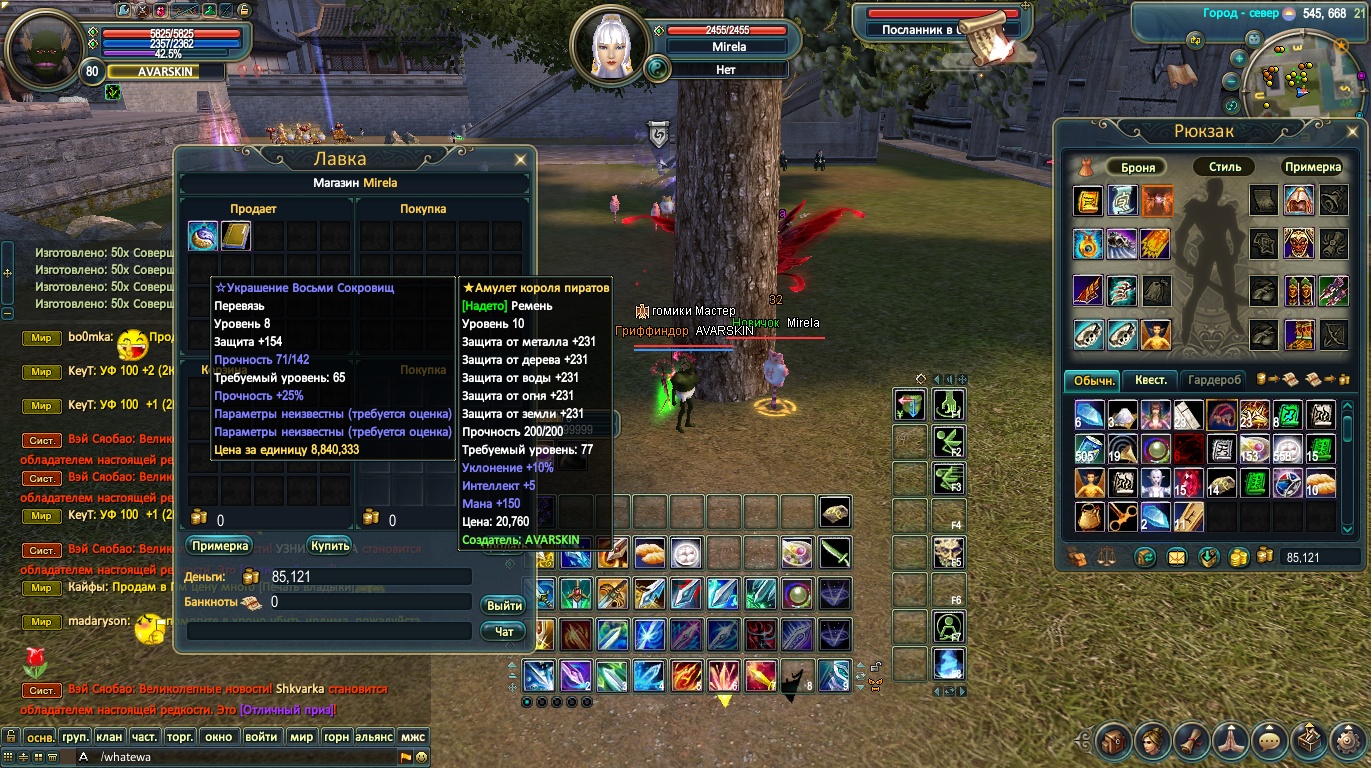Show the Стиль equipment view
Screen dimensions: 1371x768
click(1224, 167)
